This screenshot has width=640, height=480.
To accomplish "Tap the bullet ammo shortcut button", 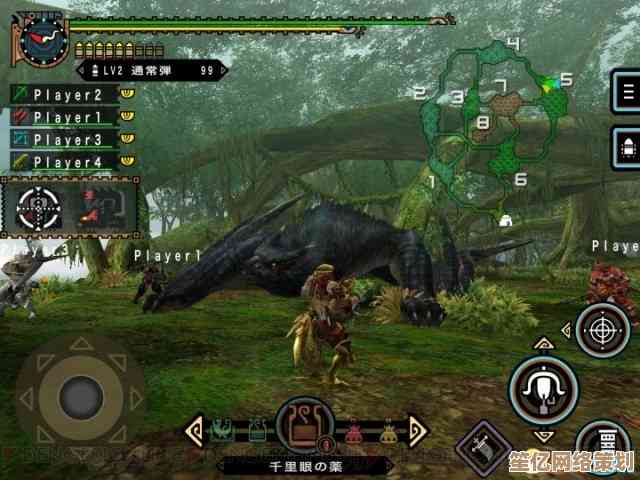I will (x=628, y=148).
